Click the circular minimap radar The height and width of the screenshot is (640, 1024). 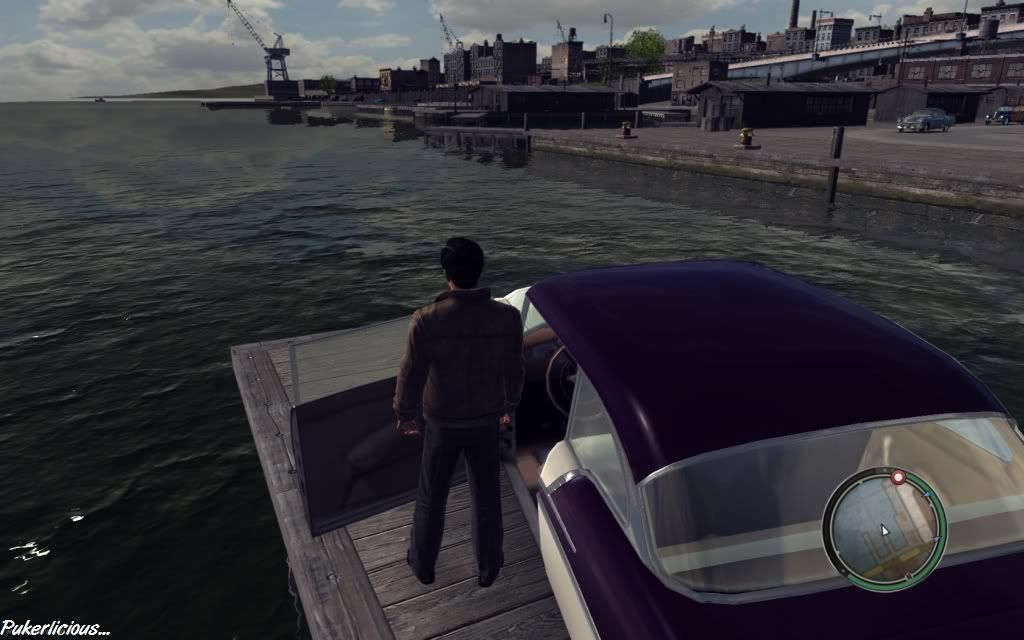[884, 529]
